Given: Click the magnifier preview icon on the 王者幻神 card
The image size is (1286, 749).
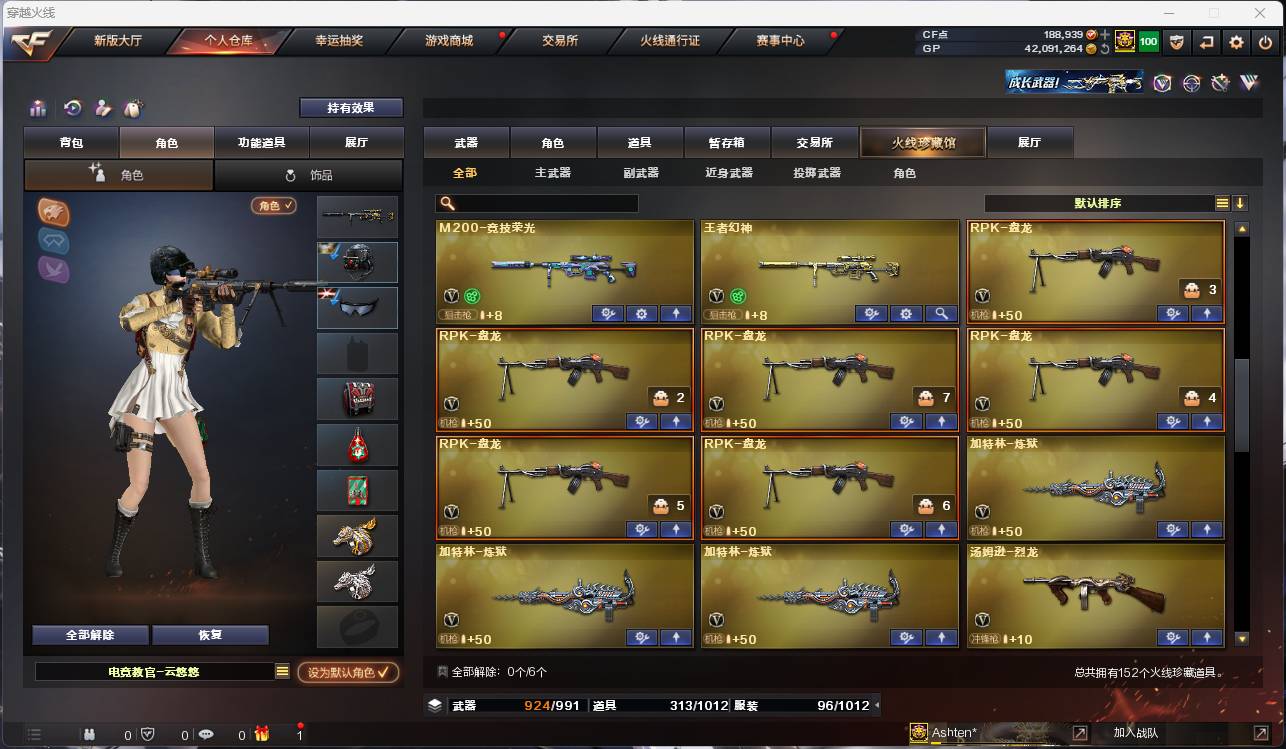Looking at the screenshot, I should click(941, 313).
